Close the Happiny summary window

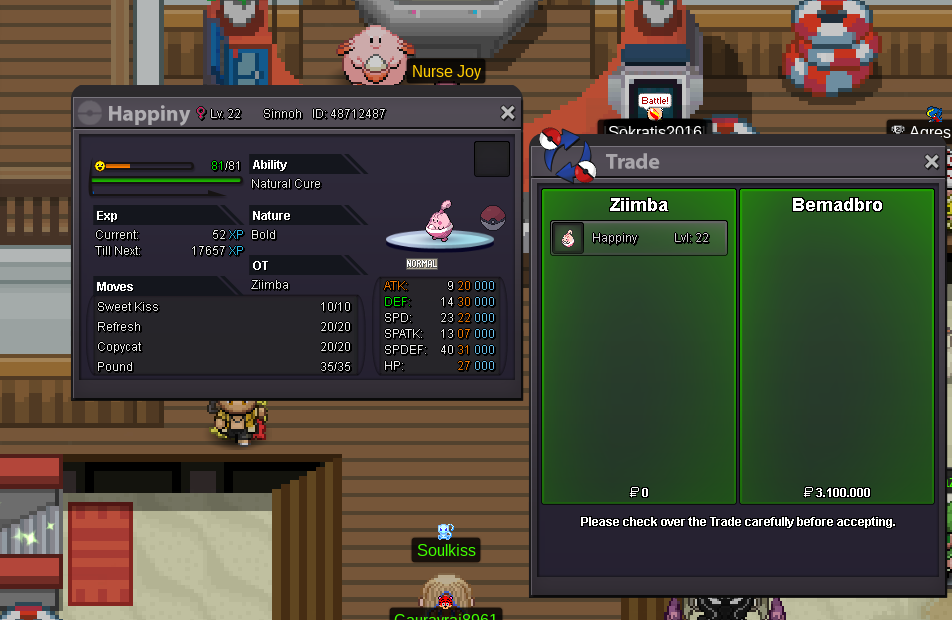[508, 113]
